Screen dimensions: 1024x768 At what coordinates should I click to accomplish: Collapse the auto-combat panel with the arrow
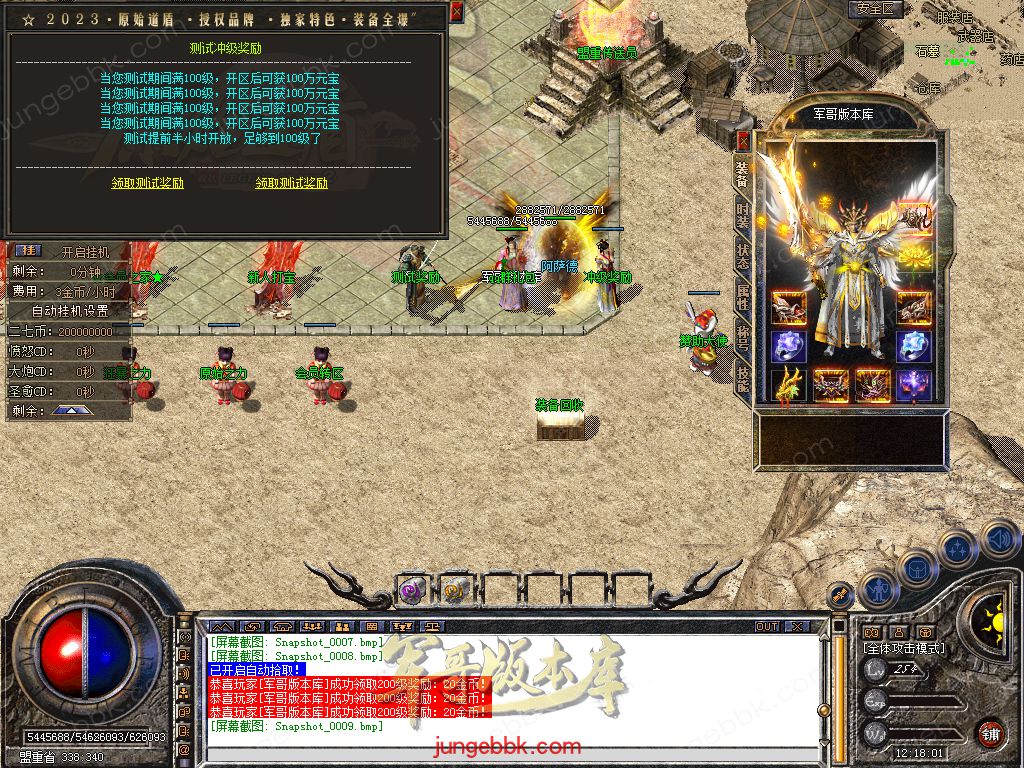pos(71,410)
